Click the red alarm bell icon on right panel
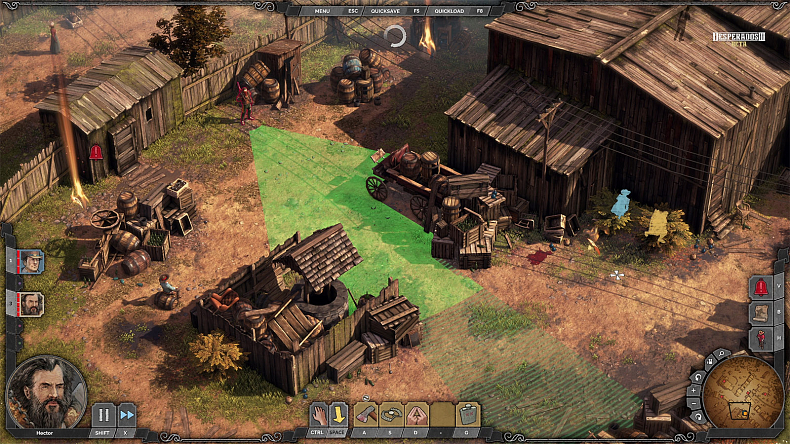790x444 pixels. pyautogui.click(x=760, y=287)
